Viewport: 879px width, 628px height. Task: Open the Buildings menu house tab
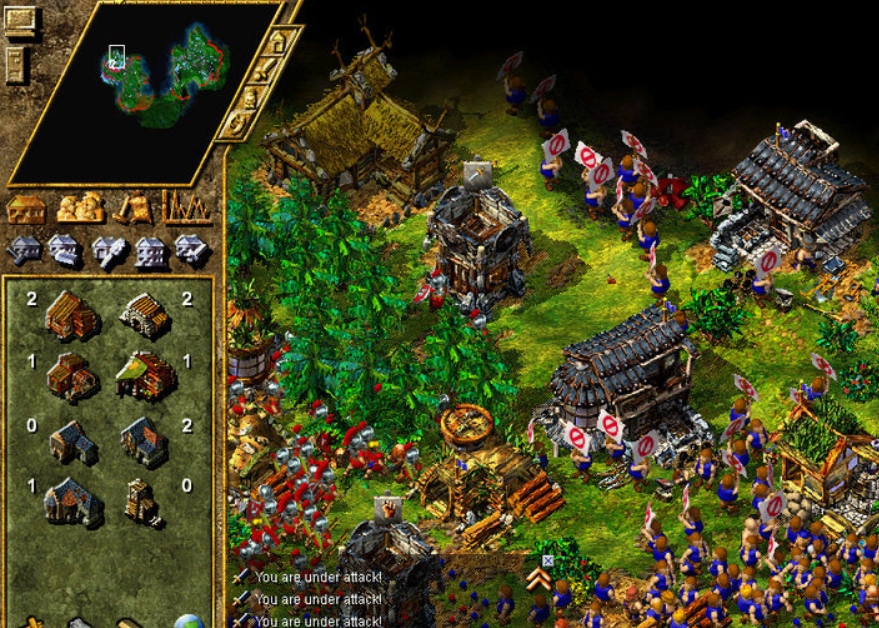pyautogui.click(x=27, y=208)
